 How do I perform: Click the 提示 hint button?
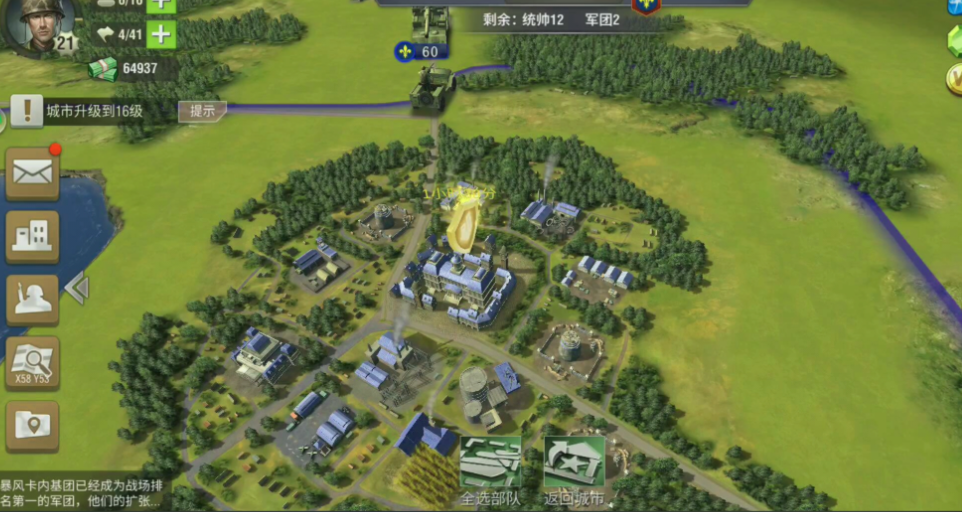point(202,111)
